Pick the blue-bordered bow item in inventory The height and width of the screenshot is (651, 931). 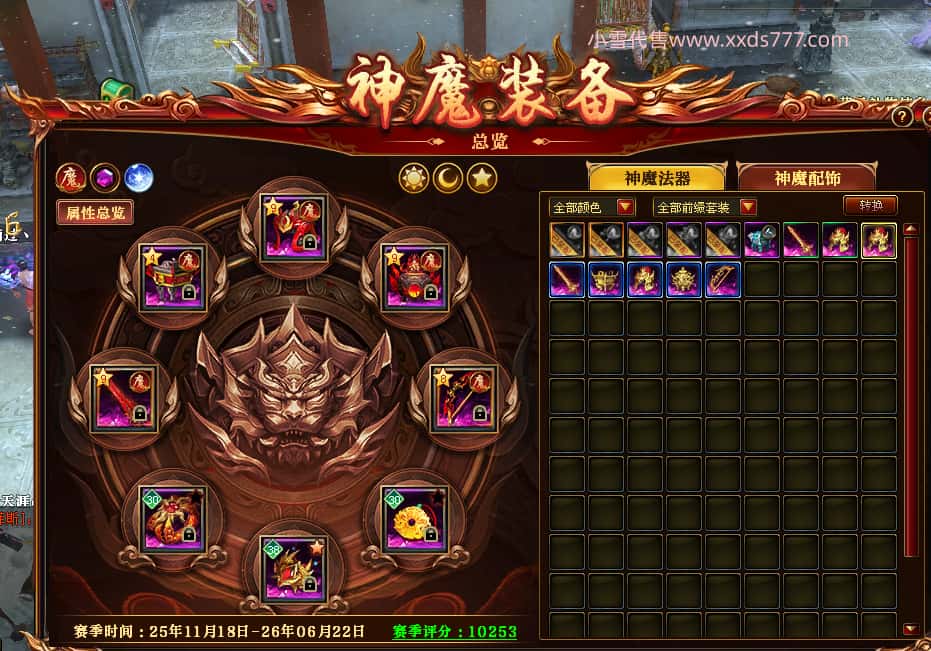tap(722, 279)
